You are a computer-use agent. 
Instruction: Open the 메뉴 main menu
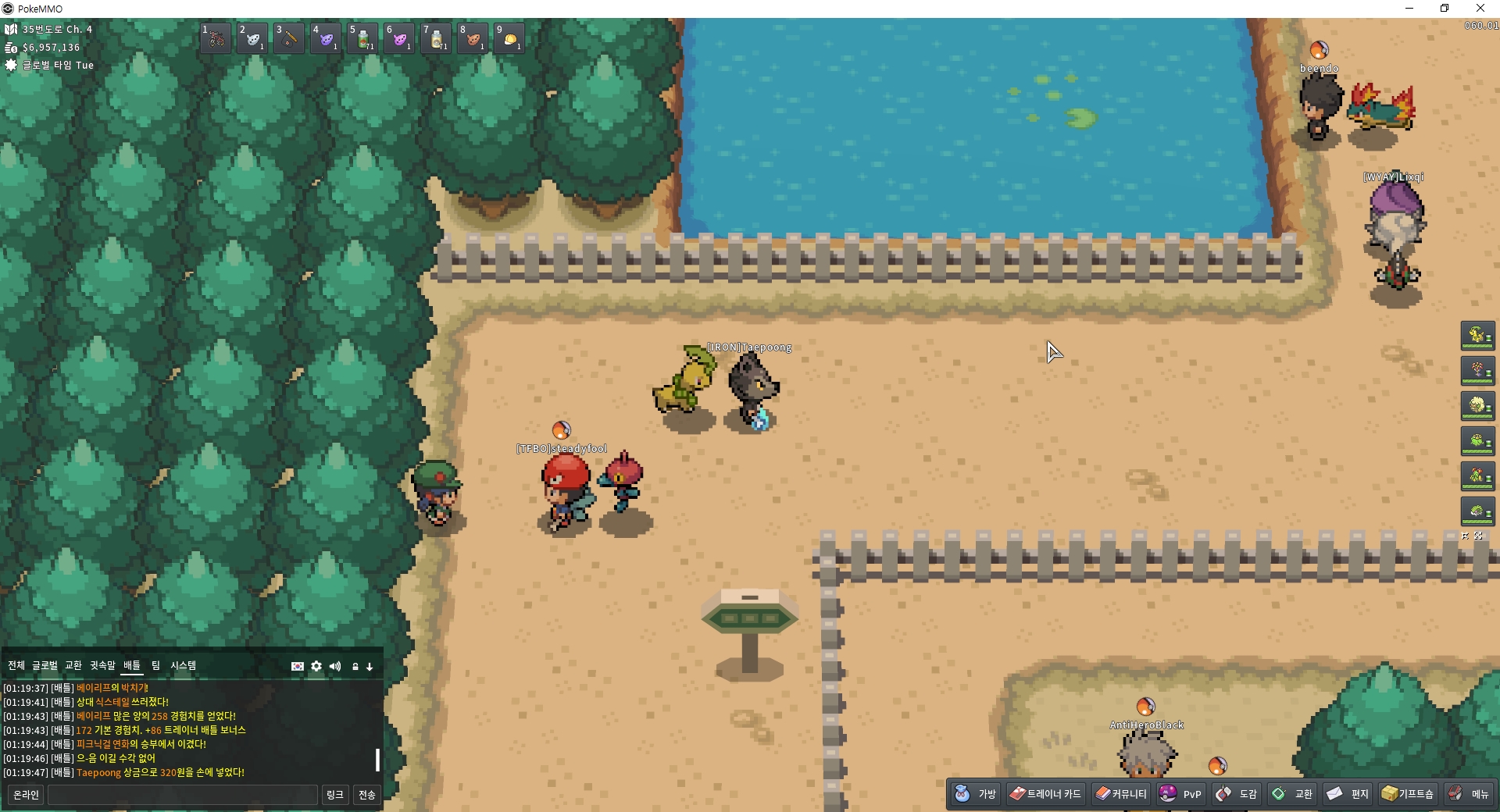pos(1470,794)
